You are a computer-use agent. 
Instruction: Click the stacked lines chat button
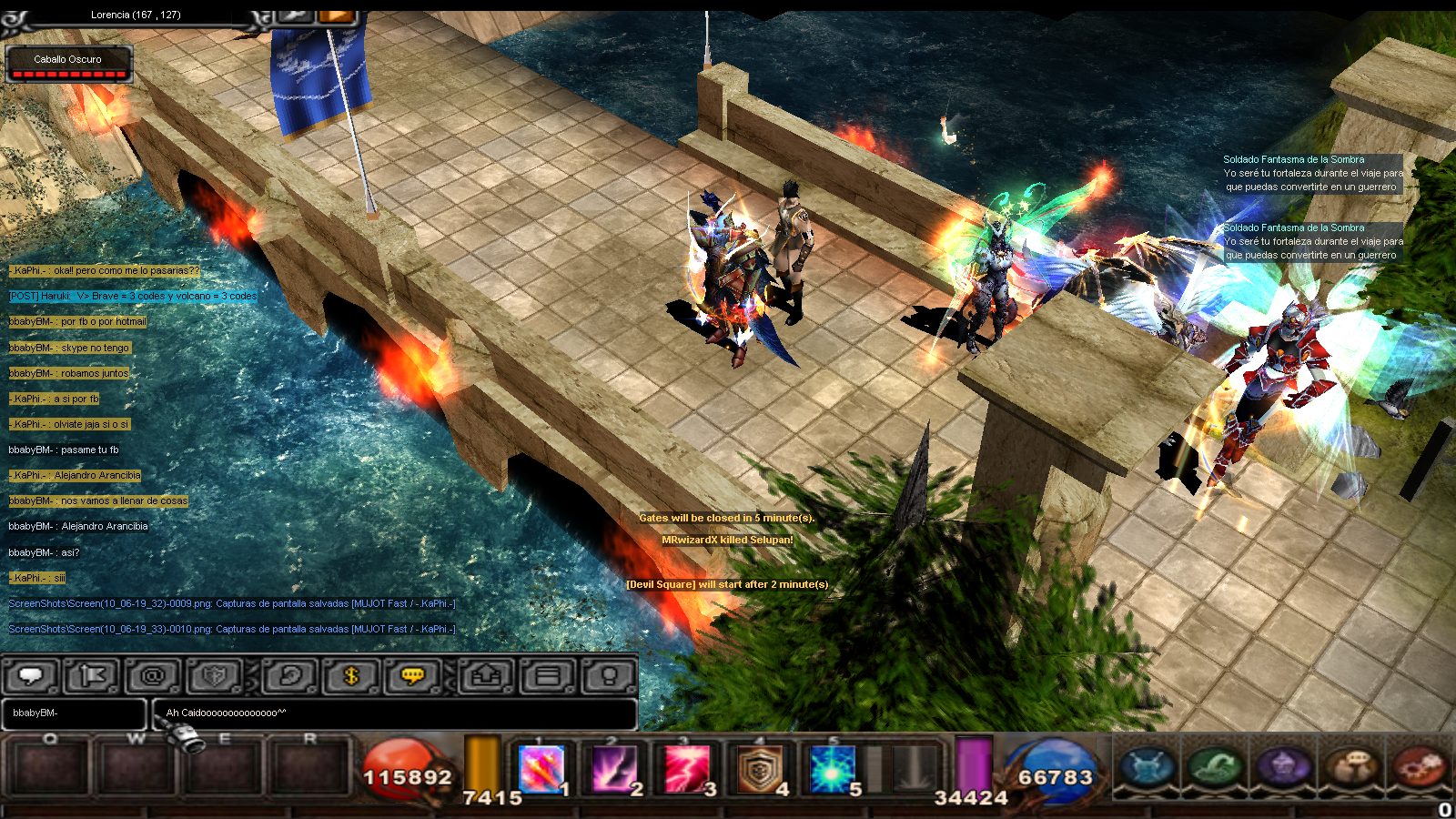click(x=548, y=676)
